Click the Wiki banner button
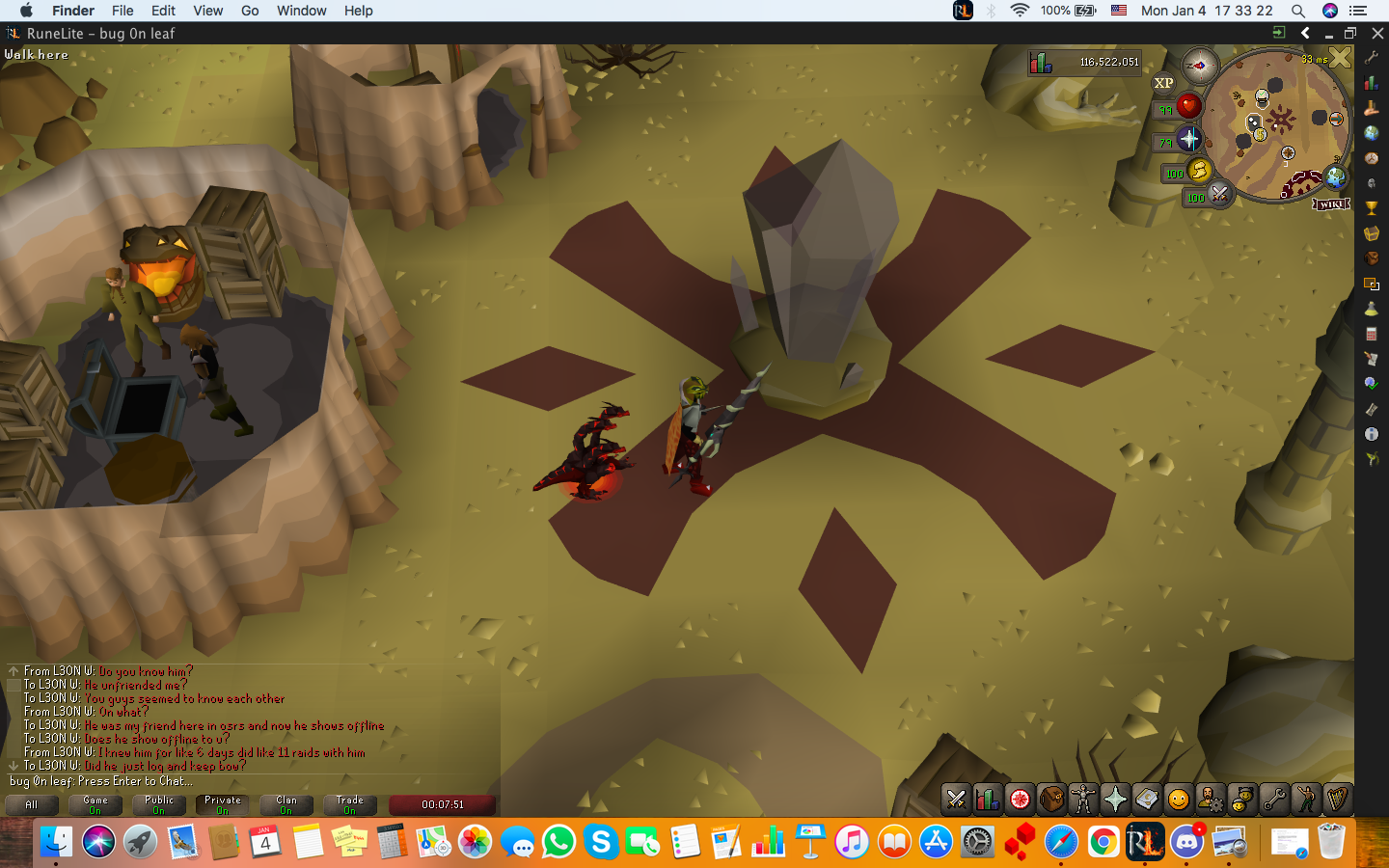This screenshot has height=868, width=1389. click(1331, 204)
